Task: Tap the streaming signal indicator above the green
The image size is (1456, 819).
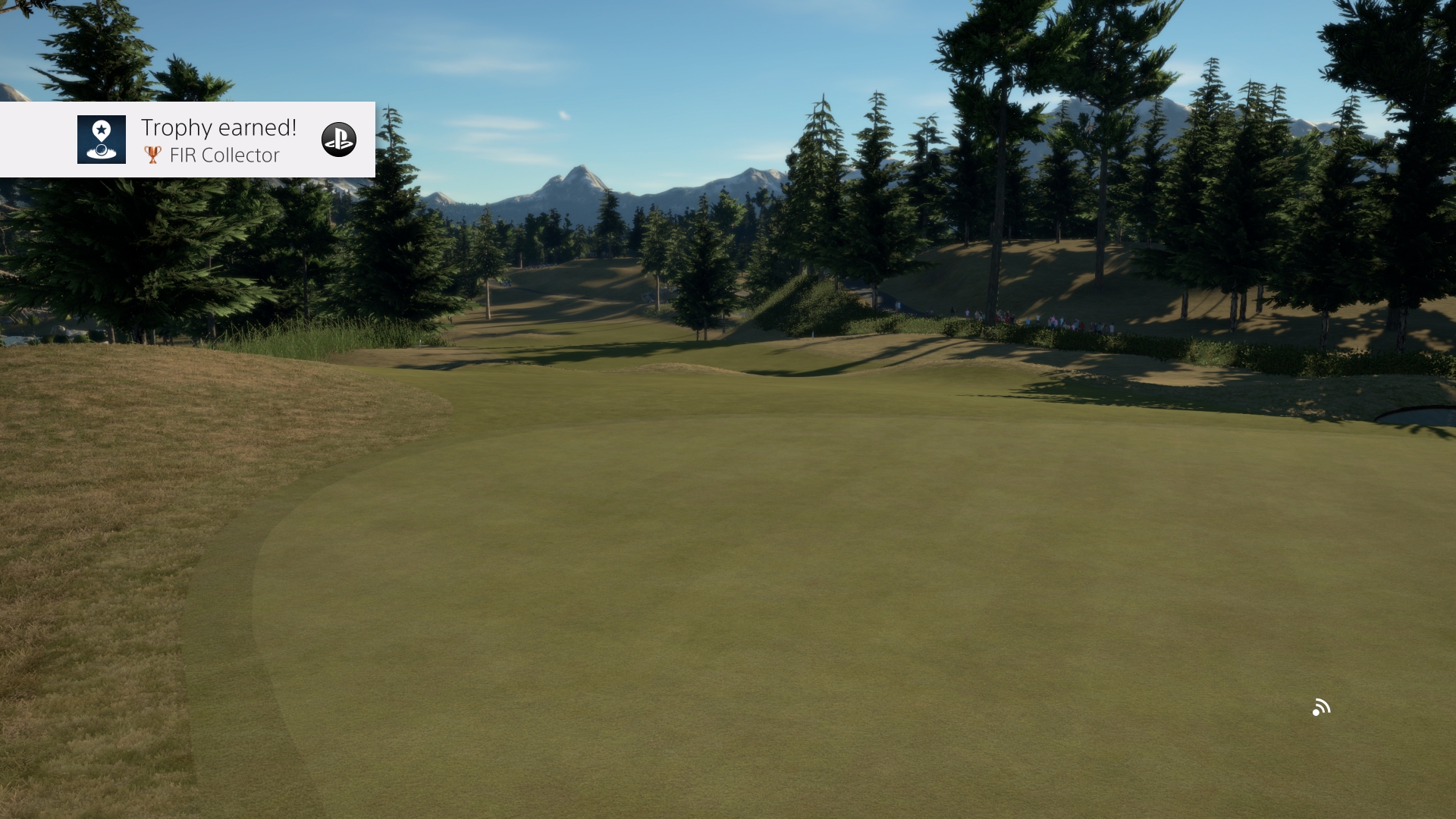Action: [x=1323, y=707]
